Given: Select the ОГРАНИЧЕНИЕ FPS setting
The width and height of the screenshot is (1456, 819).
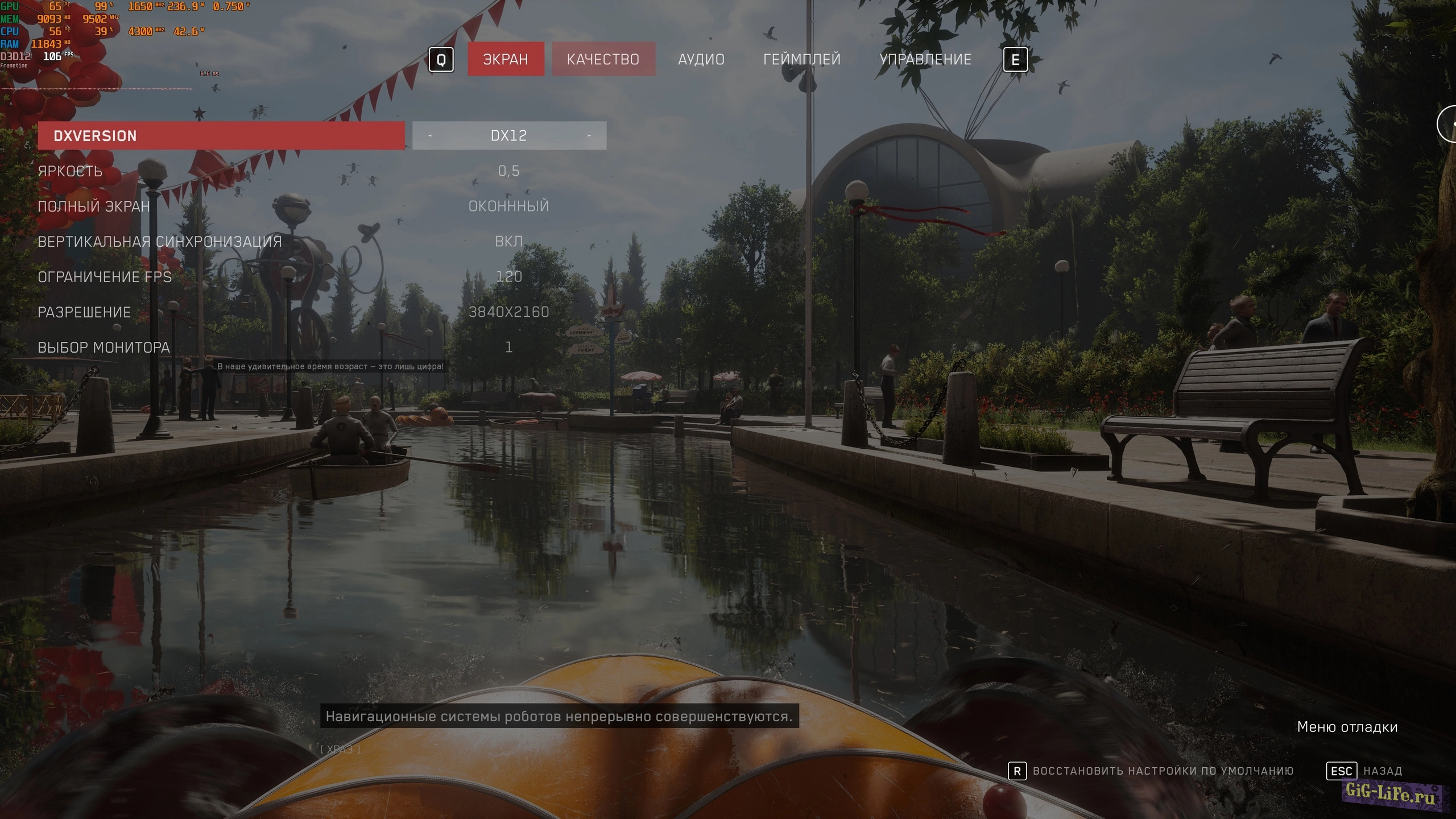Looking at the screenshot, I should [x=105, y=277].
